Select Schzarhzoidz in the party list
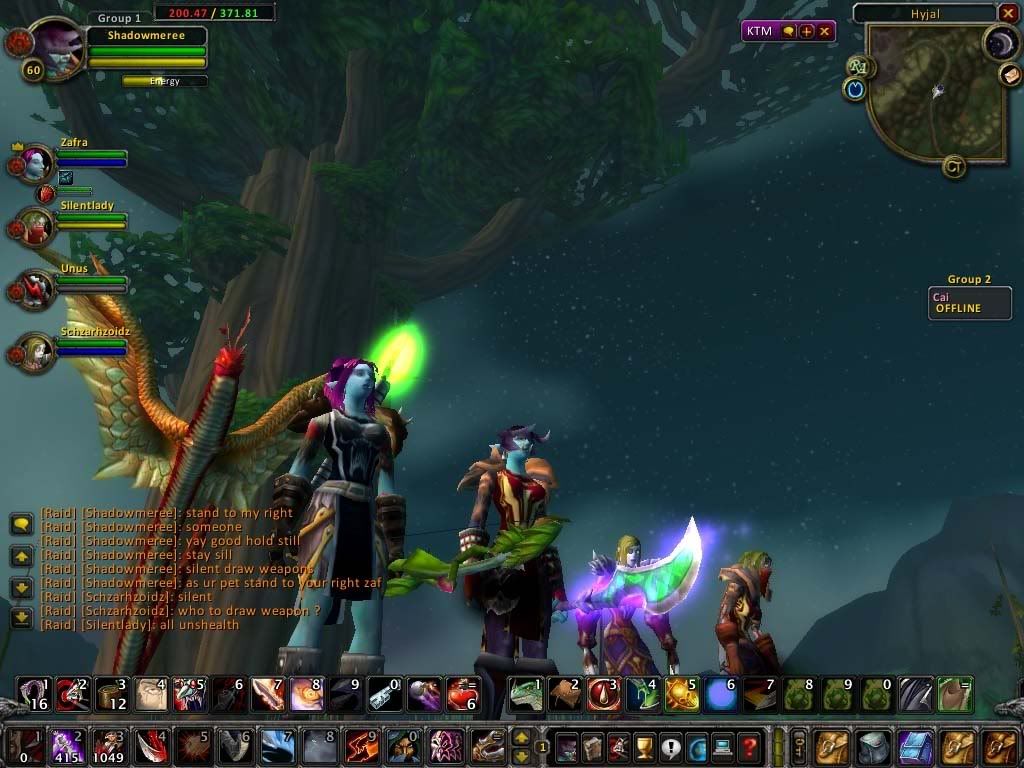Screen dimensions: 1024x768 tap(36, 352)
